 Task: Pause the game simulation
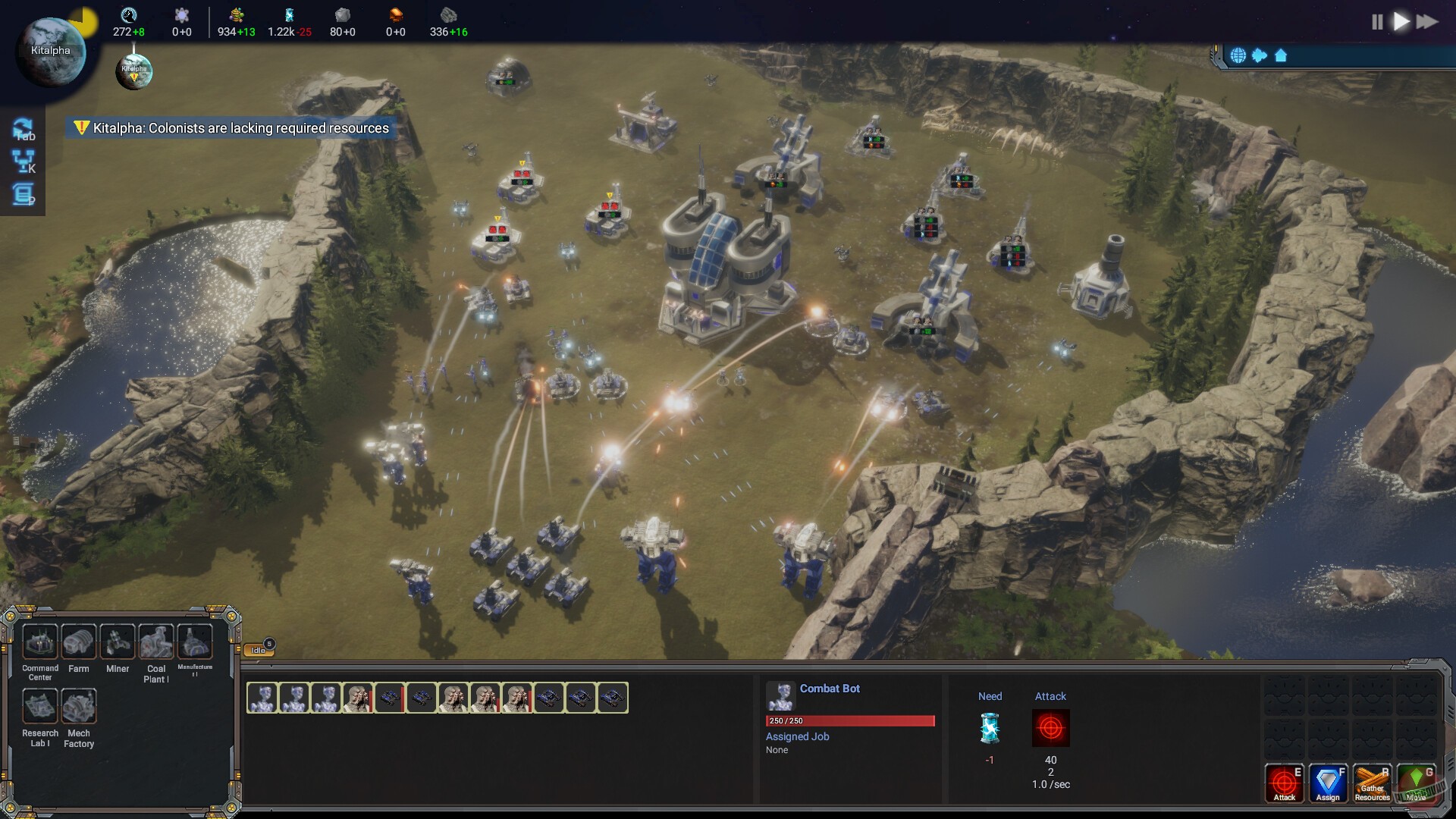1377,22
